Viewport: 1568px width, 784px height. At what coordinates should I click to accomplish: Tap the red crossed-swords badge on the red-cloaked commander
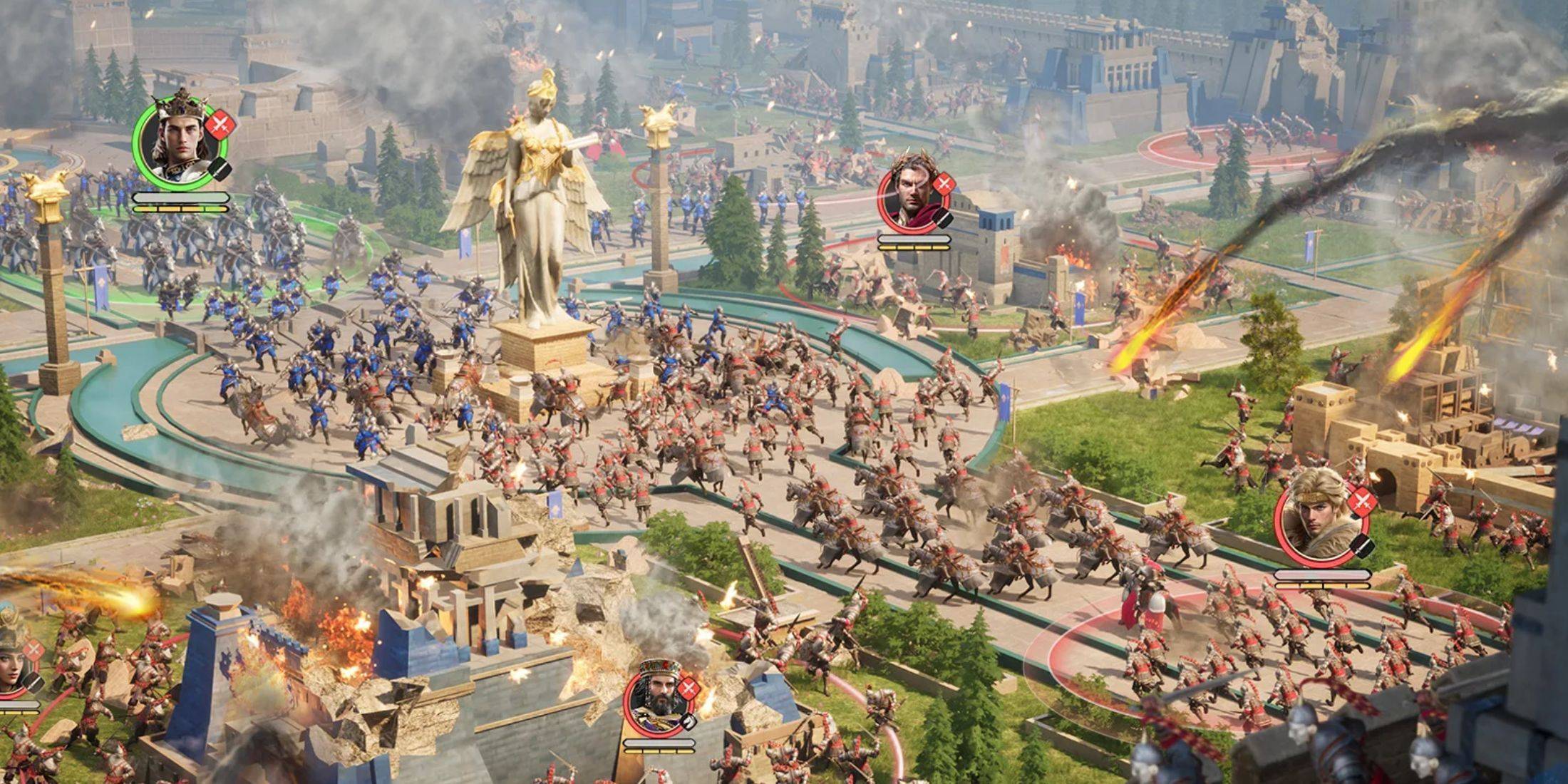(944, 184)
